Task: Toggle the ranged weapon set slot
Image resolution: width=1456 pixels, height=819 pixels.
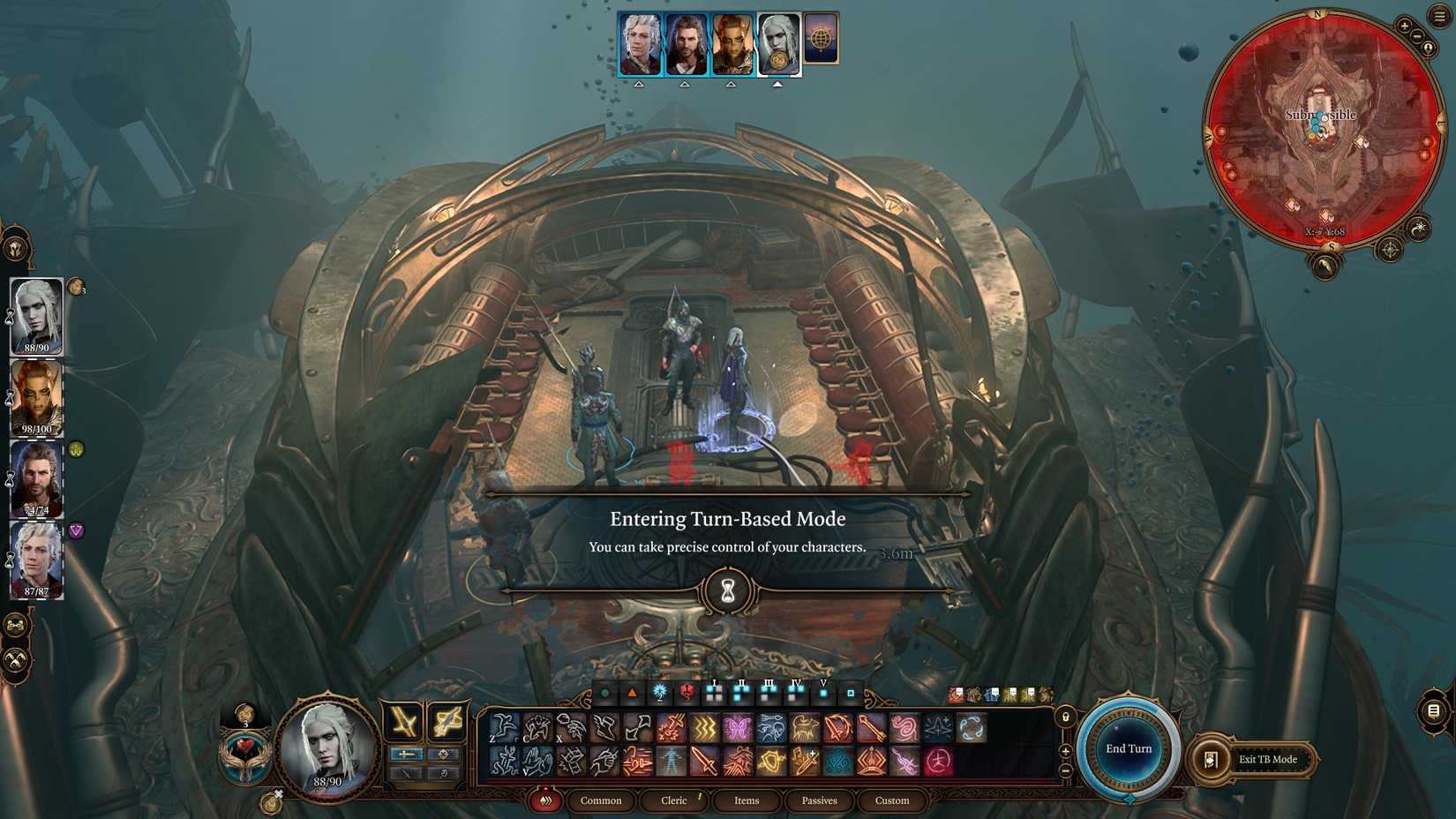Action: pyautogui.click(x=444, y=754)
